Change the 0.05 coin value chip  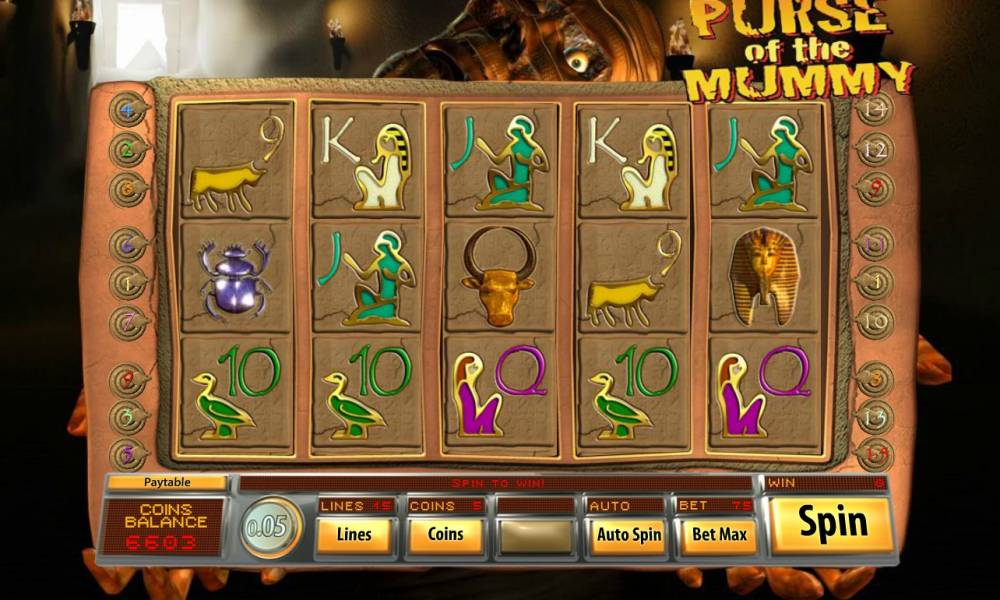(271, 527)
